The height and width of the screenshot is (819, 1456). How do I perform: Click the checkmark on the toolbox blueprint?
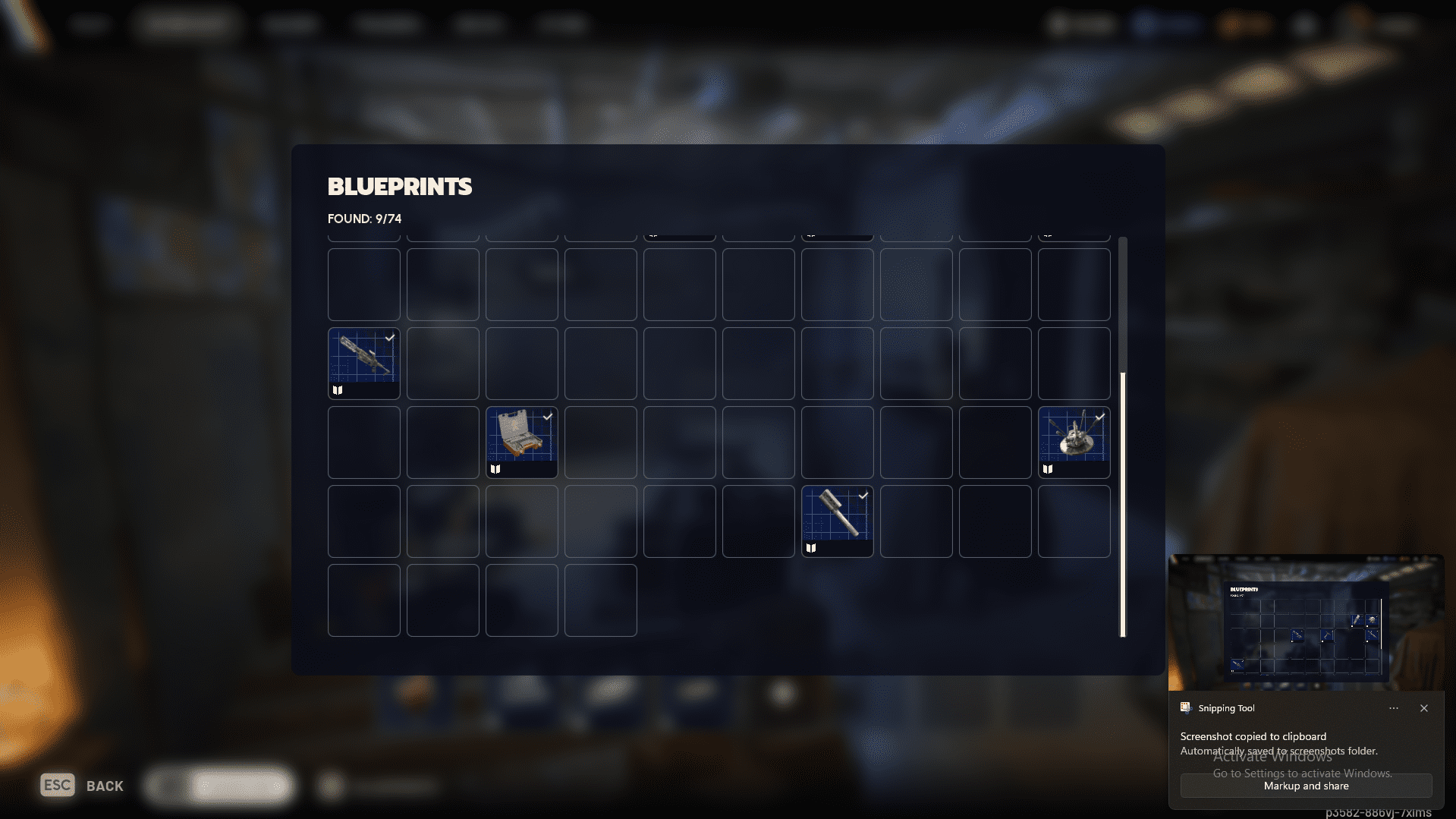click(547, 416)
